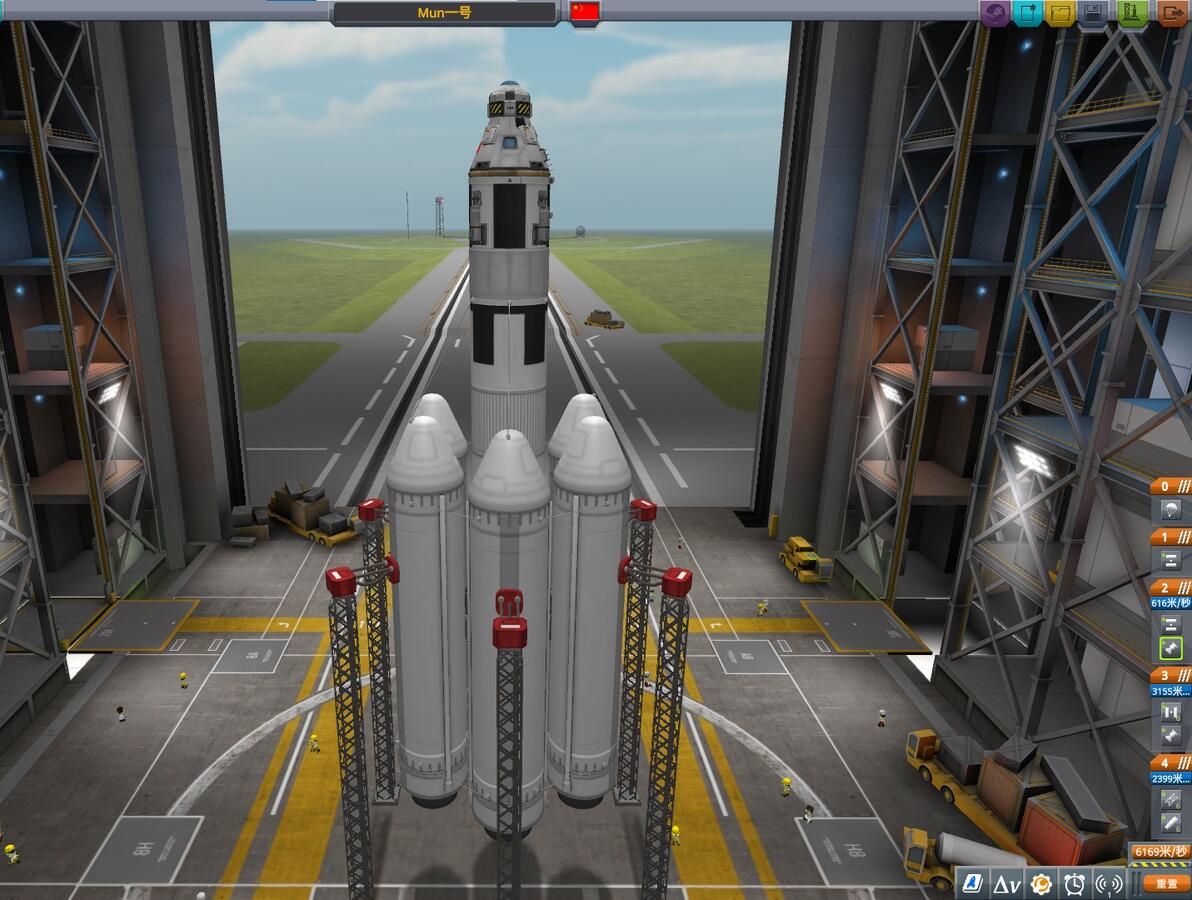
Task: Open the alarm clock app
Action: click(1075, 884)
